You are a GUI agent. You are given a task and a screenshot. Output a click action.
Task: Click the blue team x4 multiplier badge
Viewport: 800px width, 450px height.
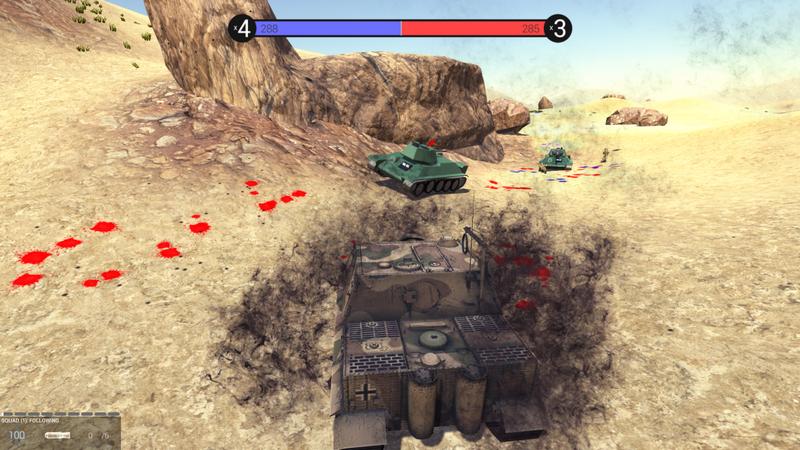(x=242, y=28)
